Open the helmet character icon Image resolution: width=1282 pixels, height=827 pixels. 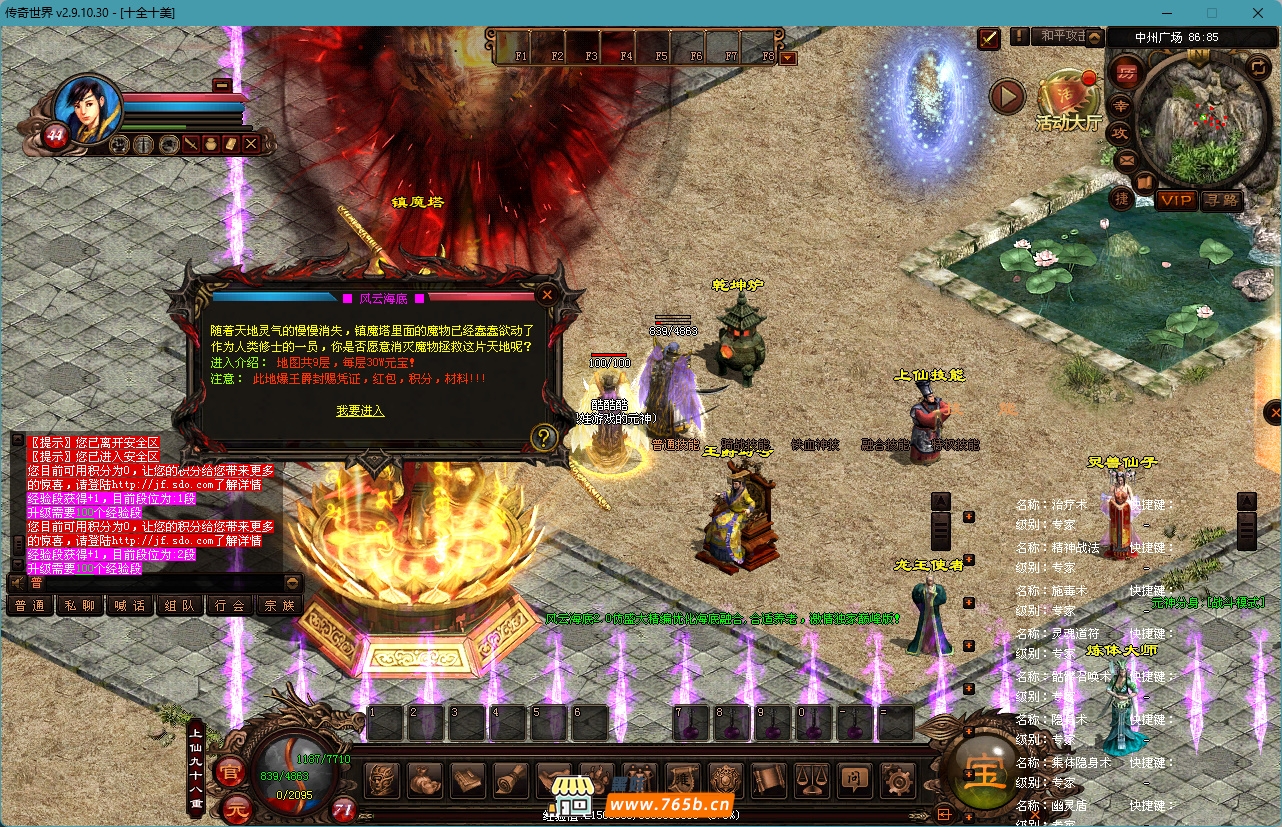(382, 779)
